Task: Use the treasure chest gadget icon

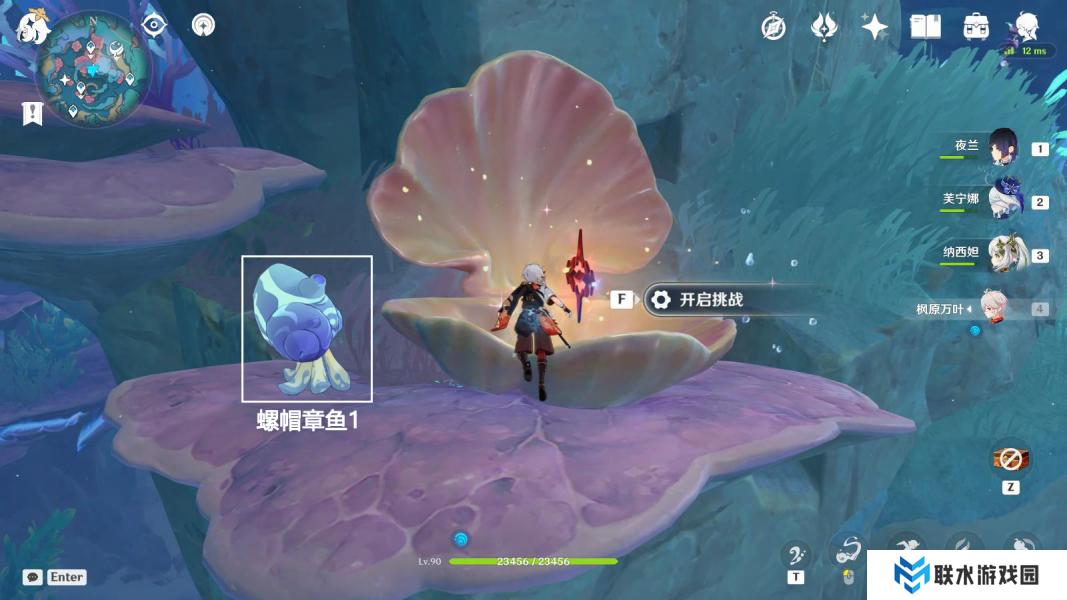Action: pos(1010,459)
